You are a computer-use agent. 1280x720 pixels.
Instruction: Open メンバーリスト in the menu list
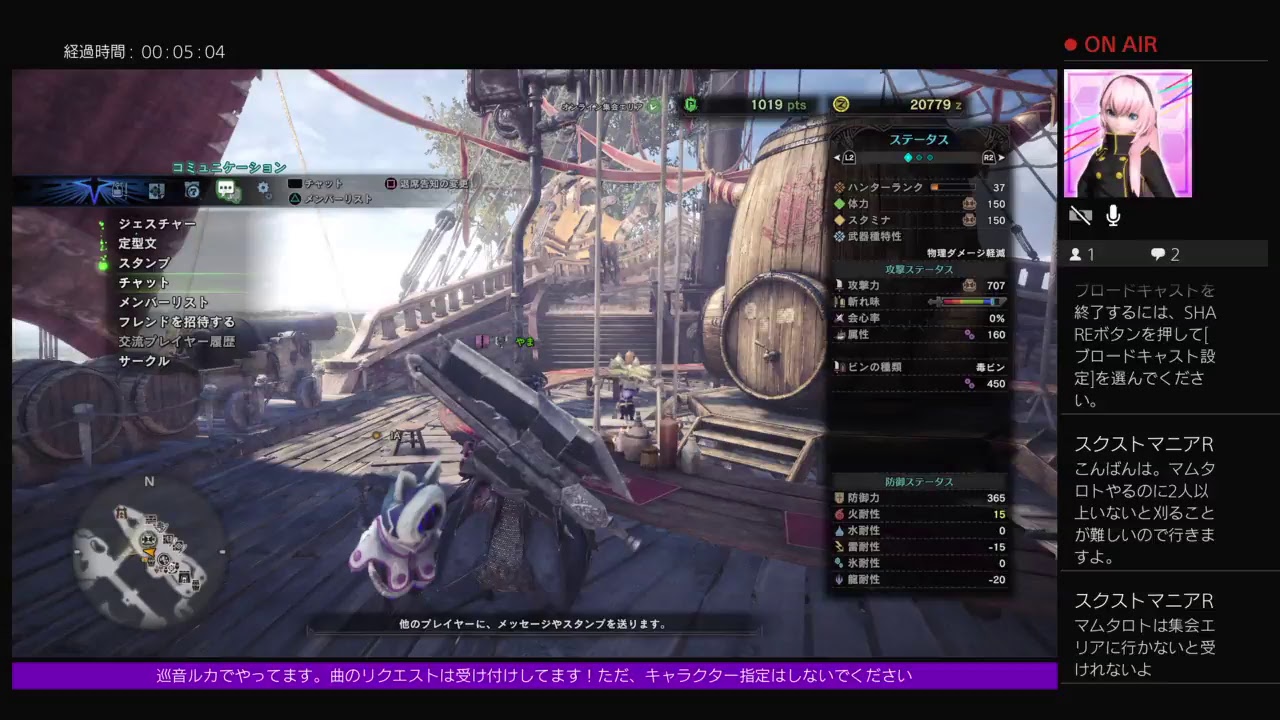click(x=163, y=302)
